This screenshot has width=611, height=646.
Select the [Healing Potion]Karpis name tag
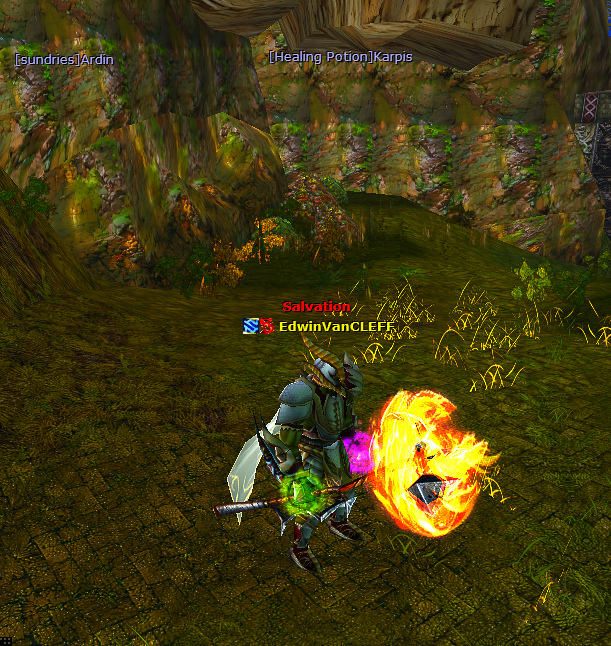pos(340,57)
